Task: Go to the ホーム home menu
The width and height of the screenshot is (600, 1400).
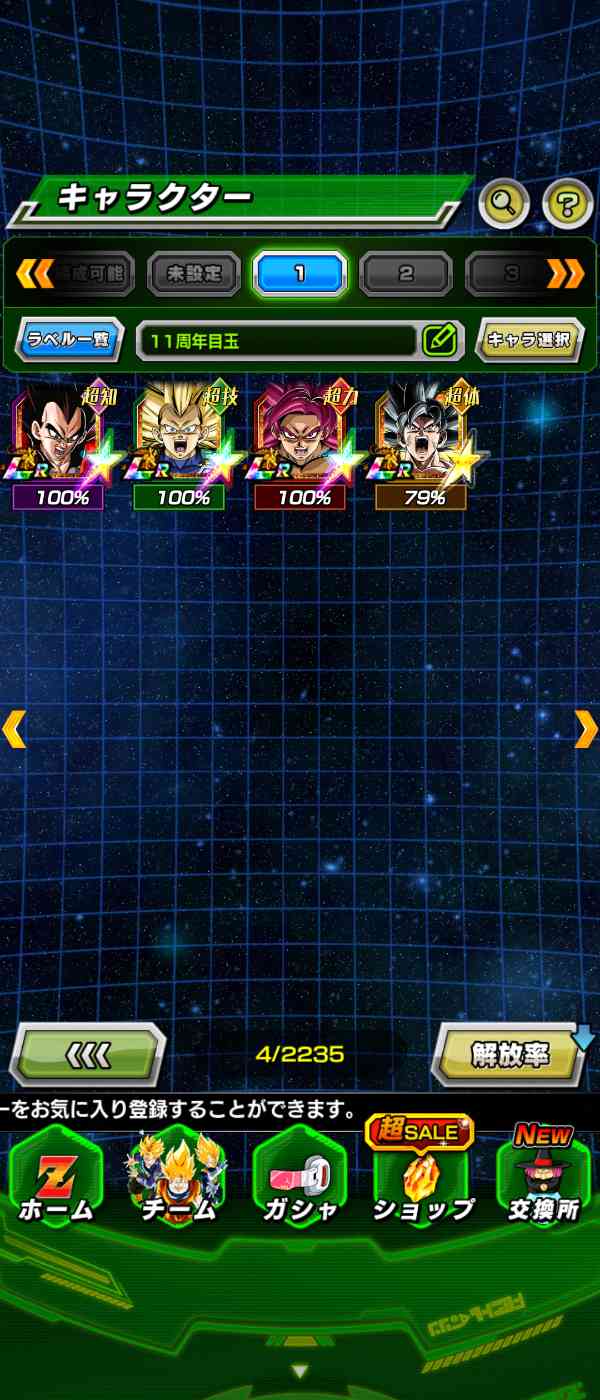Action: pos(56,1180)
